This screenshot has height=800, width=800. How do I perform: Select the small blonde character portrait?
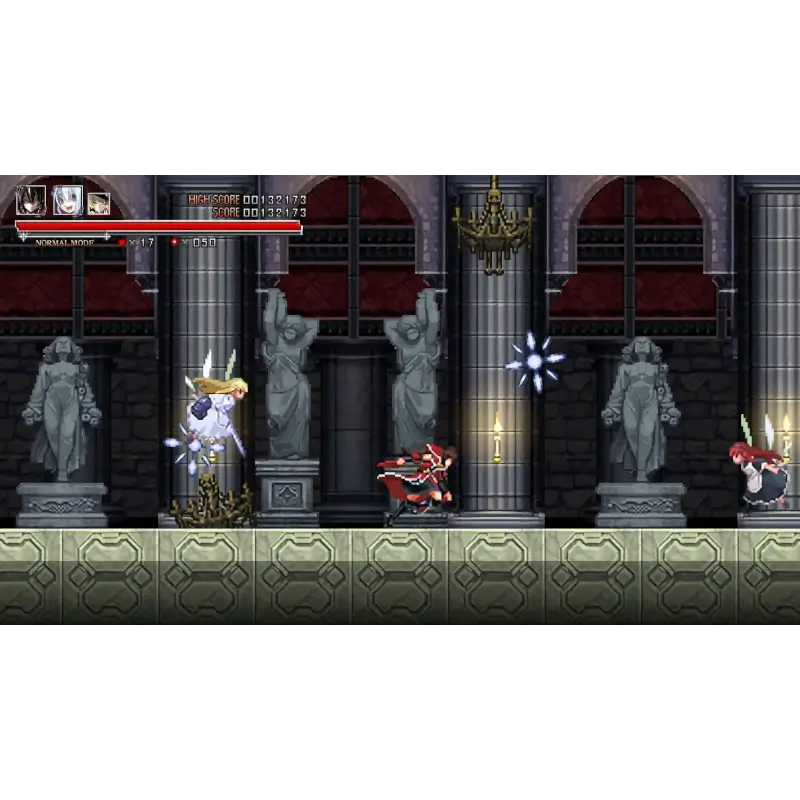tap(98, 204)
